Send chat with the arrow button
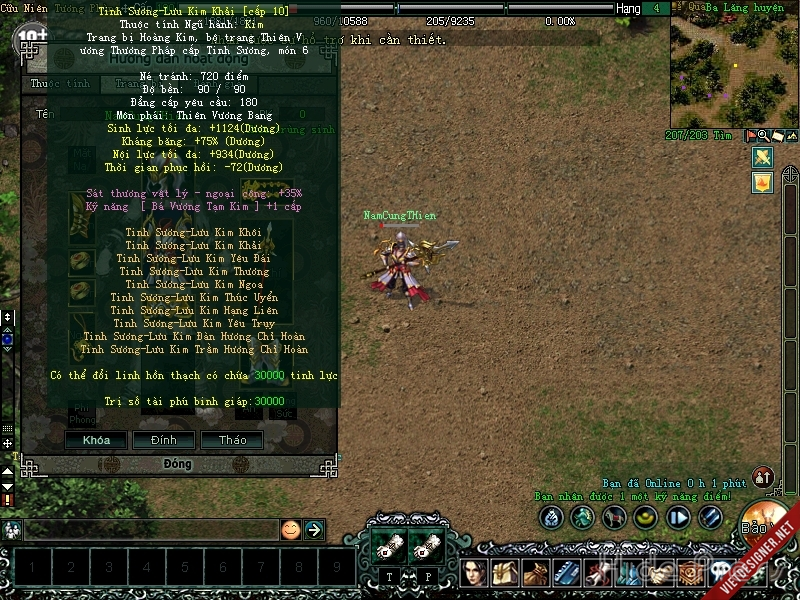800x600 pixels. tap(314, 530)
